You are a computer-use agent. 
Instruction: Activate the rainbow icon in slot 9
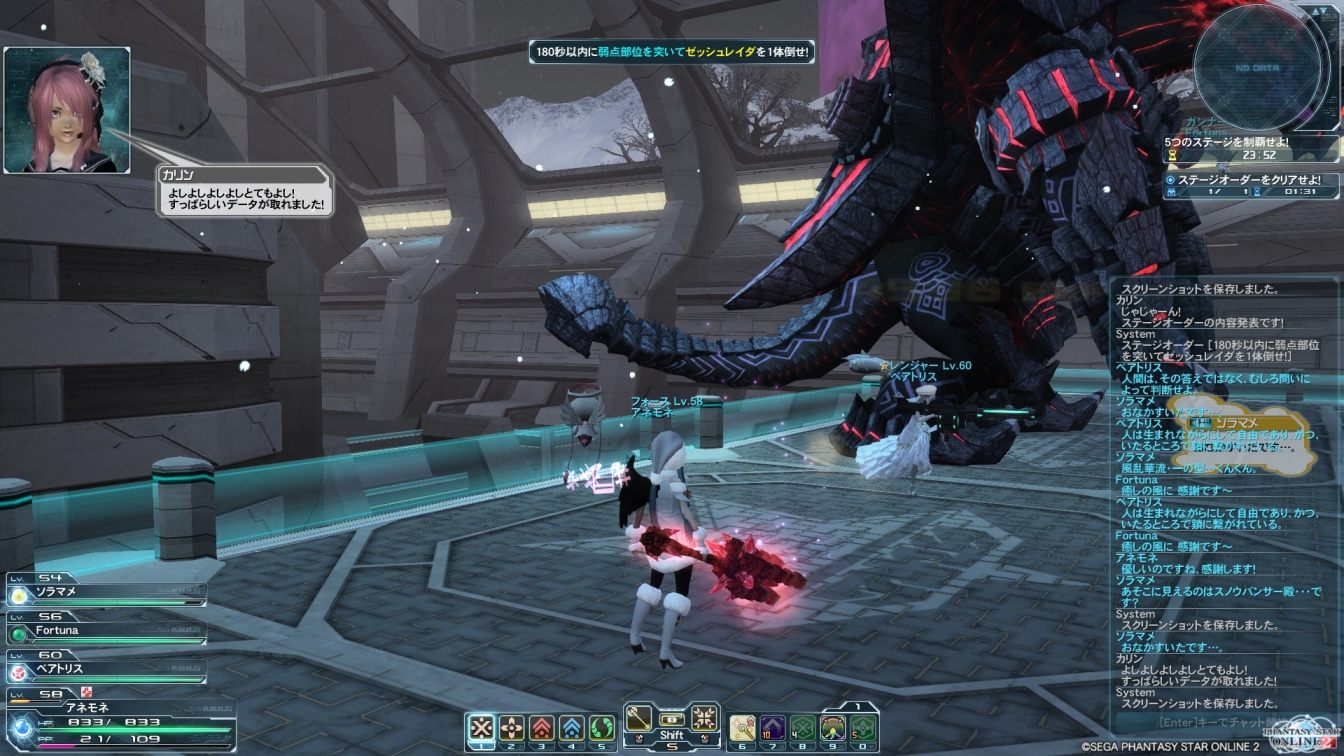click(832, 727)
